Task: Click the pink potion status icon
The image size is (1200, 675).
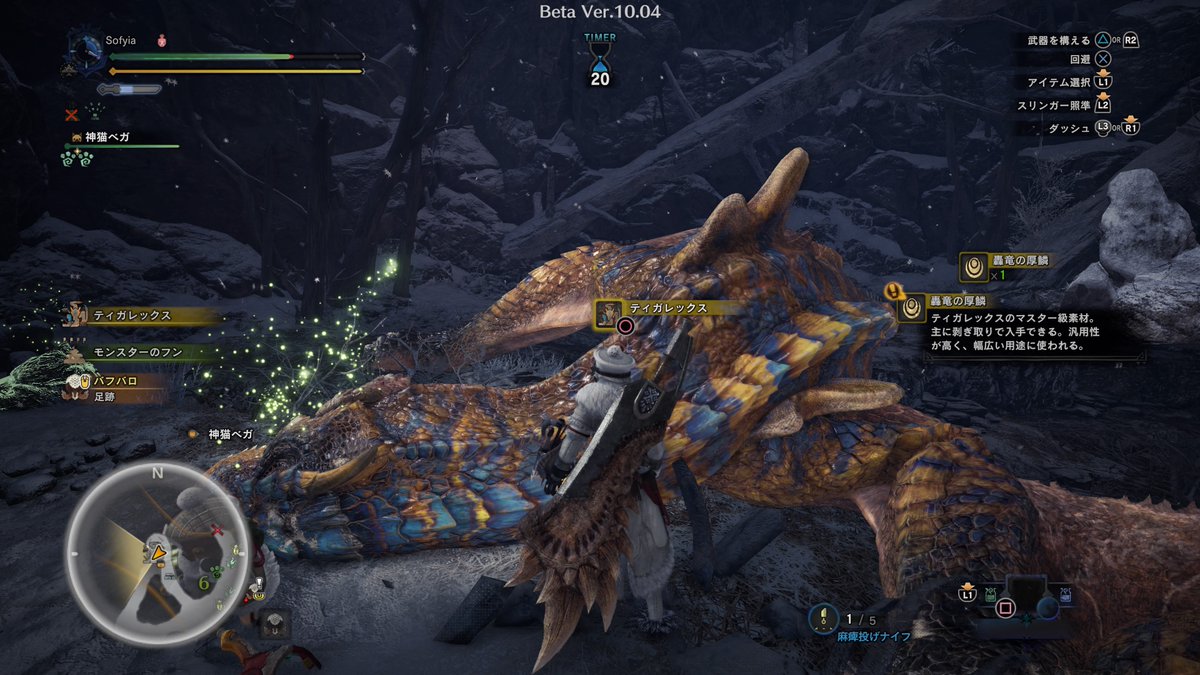Action: 161,41
